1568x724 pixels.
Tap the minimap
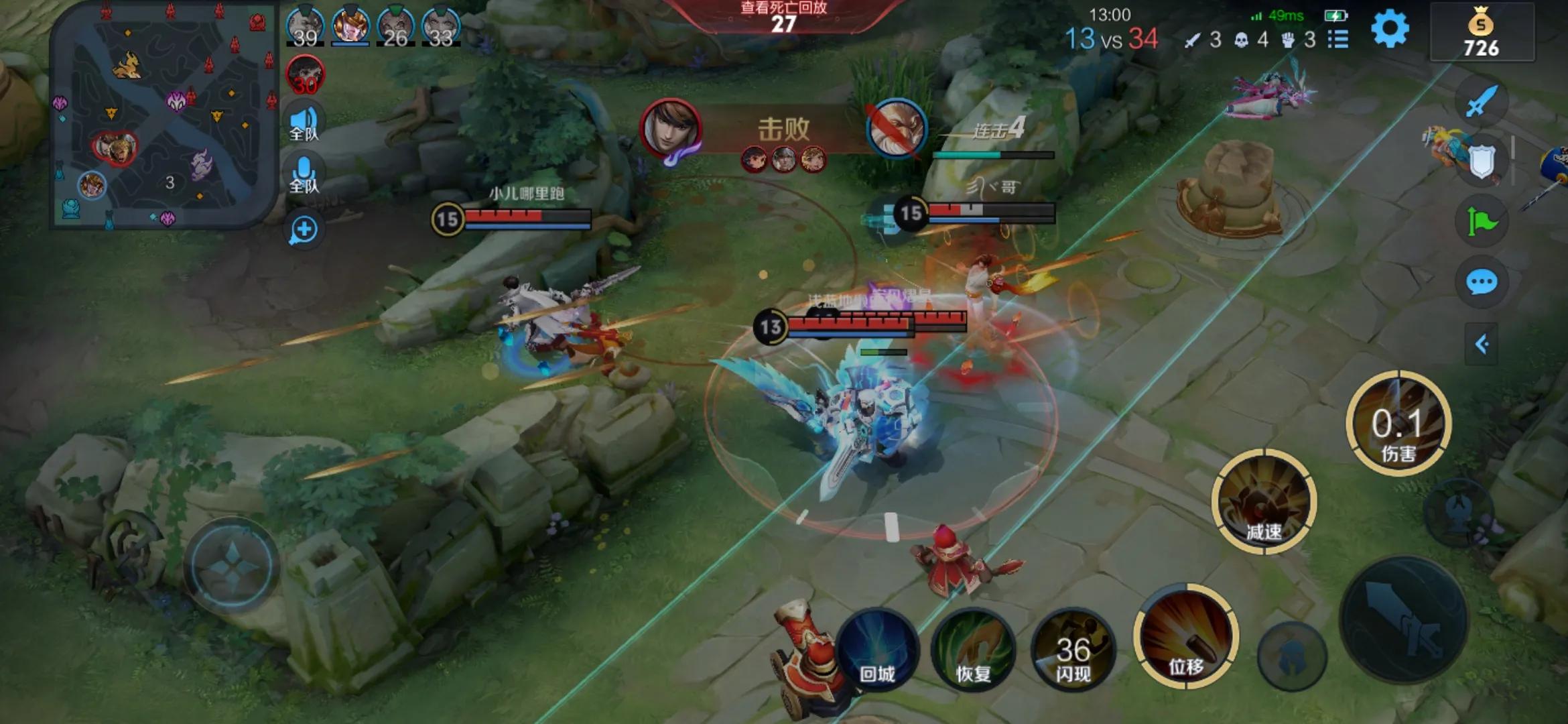click(x=164, y=114)
